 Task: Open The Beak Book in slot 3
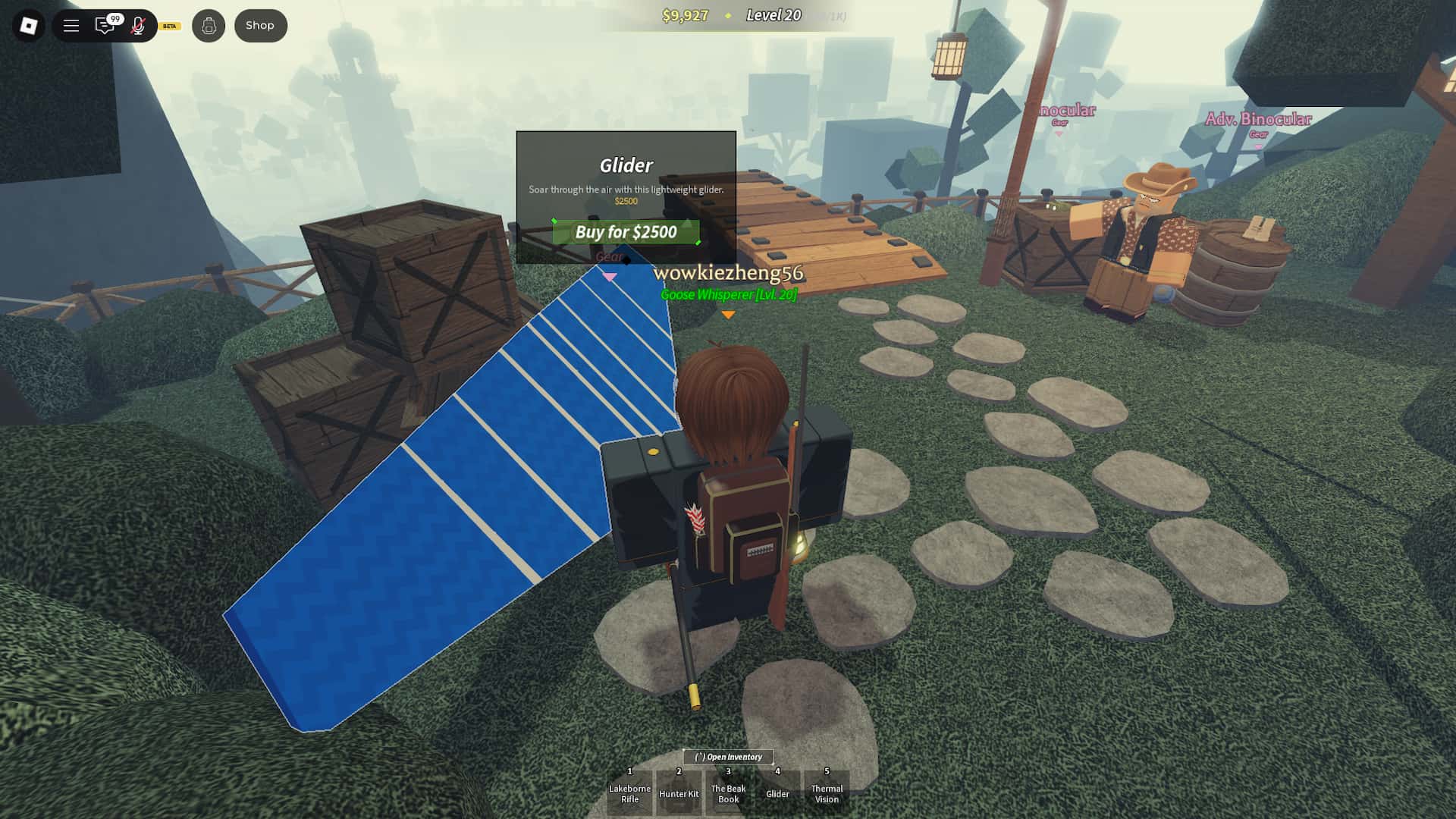728,793
